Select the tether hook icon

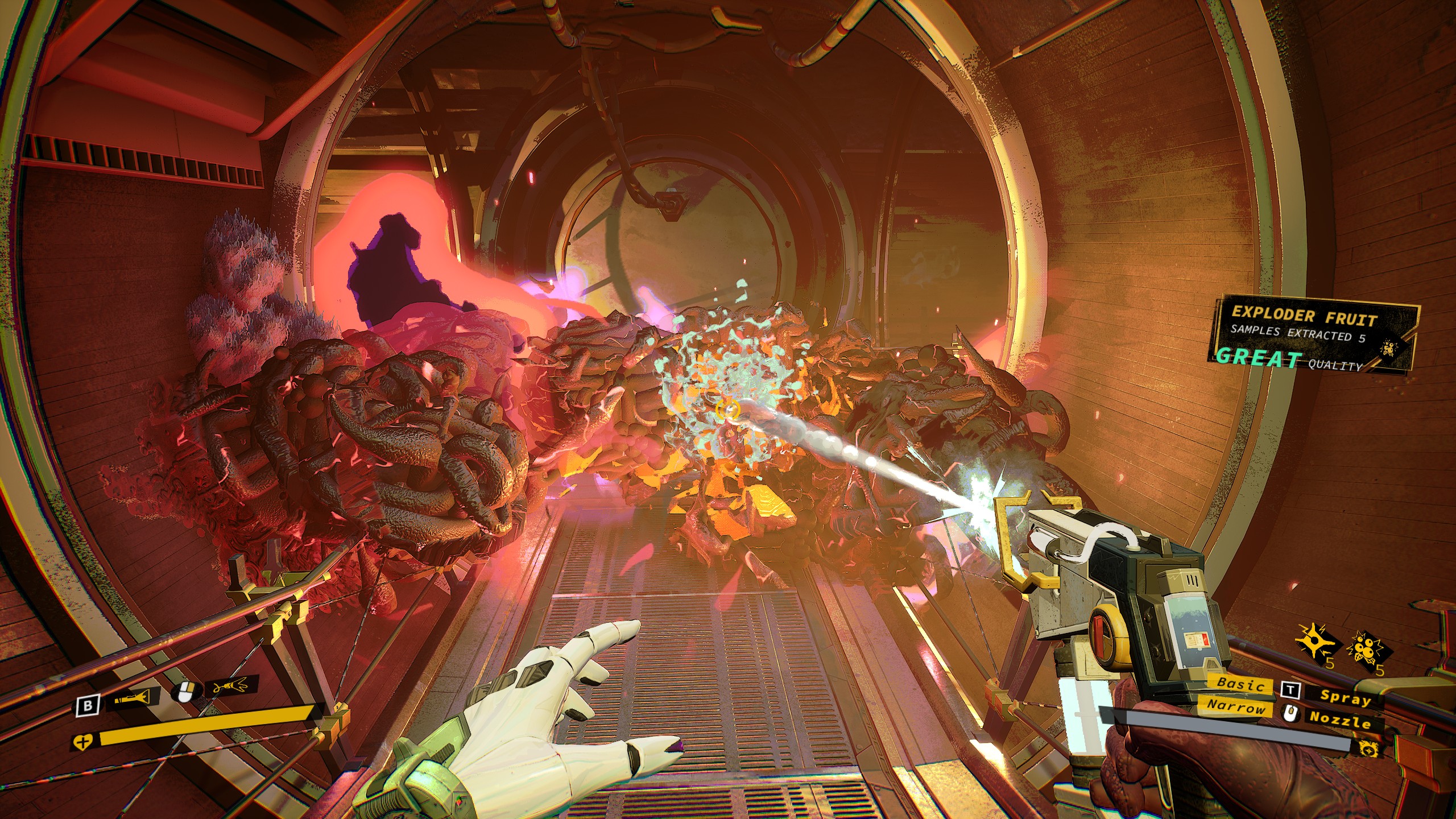[230, 688]
